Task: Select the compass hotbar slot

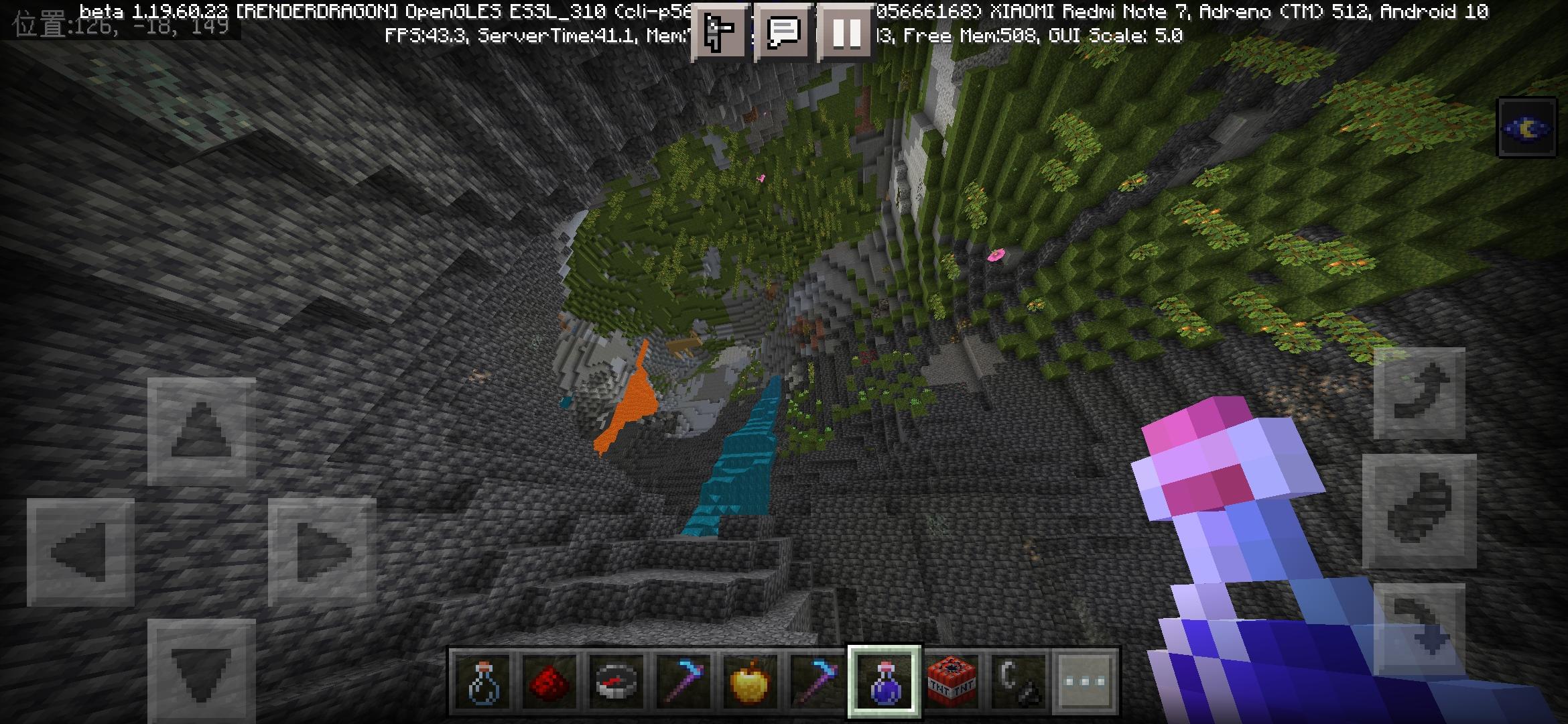Action: 616,682
